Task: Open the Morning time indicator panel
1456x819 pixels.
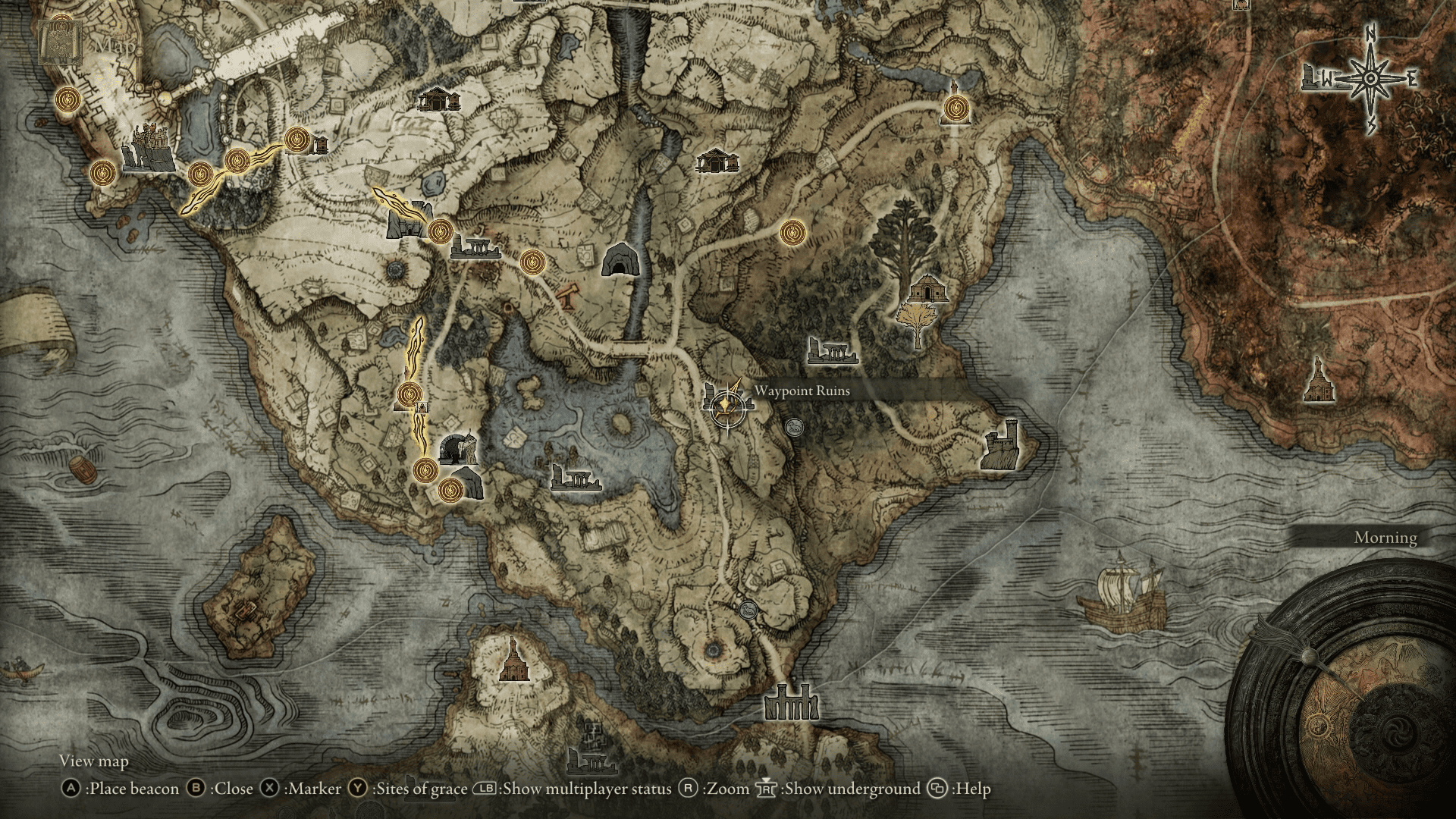Action: coord(1384,538)
